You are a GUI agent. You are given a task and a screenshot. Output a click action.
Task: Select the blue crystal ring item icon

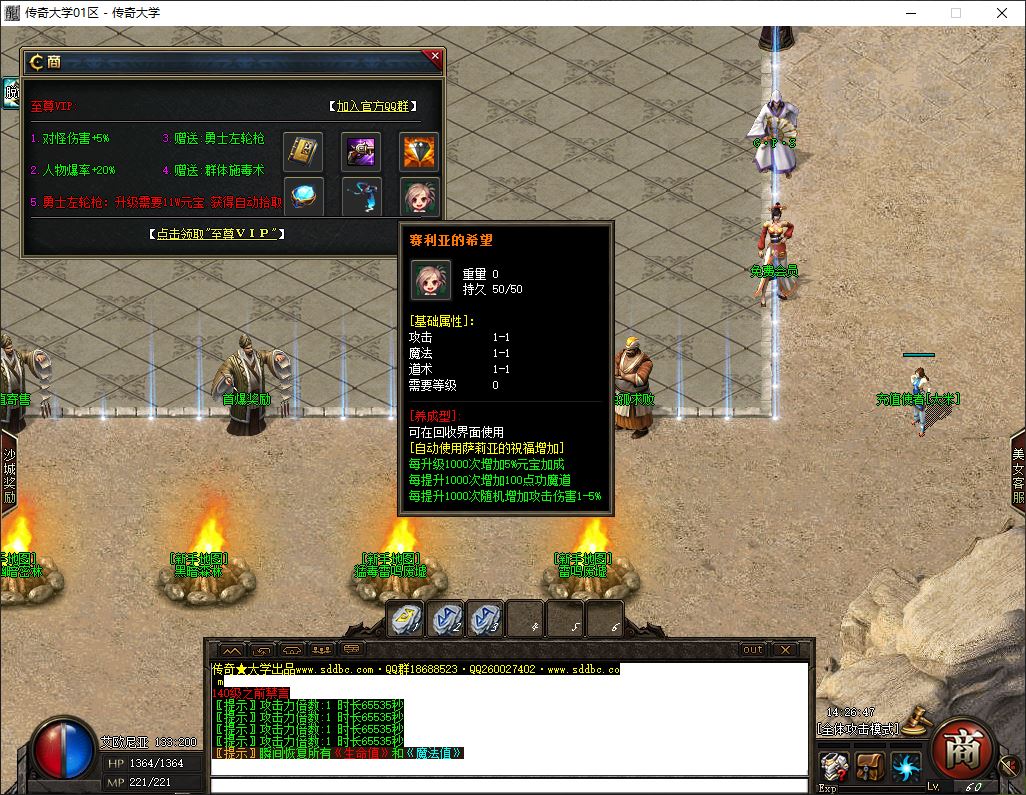point(303,196)
